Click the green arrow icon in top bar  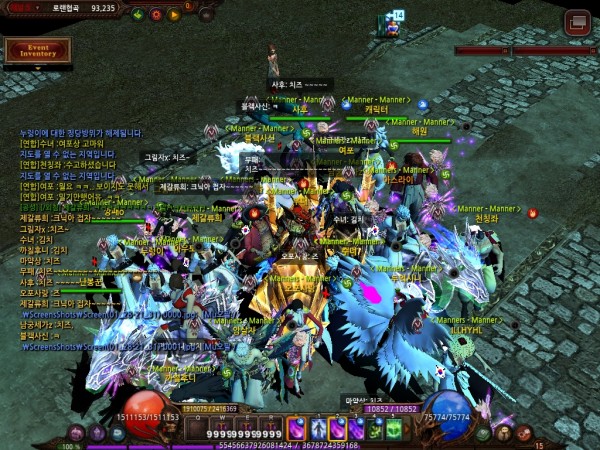(x=136, y=14)
